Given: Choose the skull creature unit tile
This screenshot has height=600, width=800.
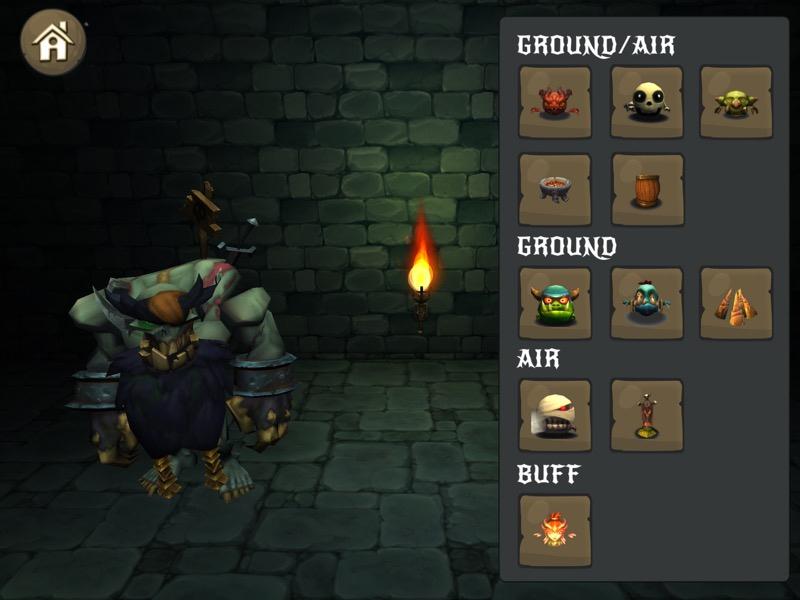Looking at the screenshot, I should [647, 102].
